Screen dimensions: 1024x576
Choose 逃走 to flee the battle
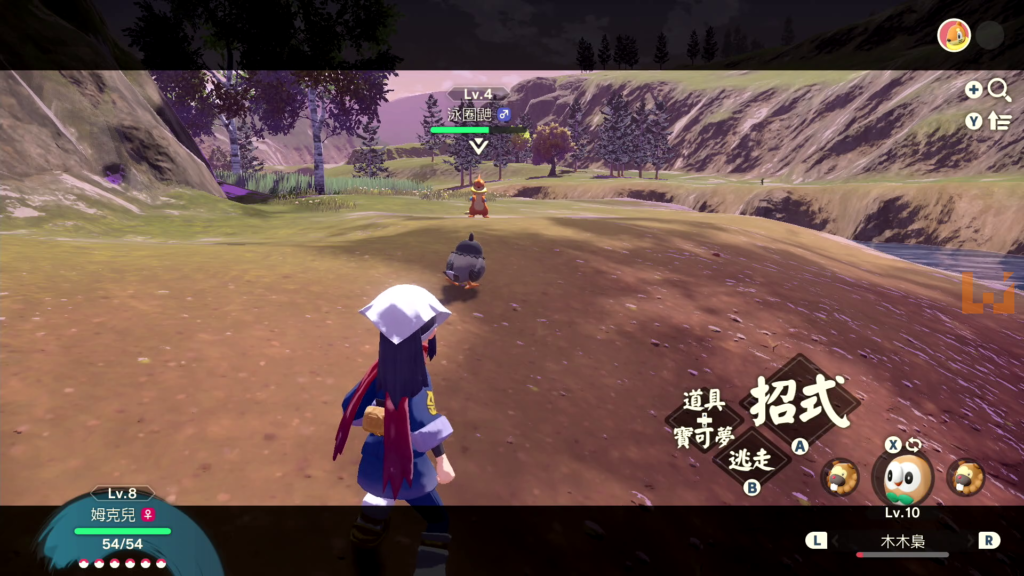752,460
